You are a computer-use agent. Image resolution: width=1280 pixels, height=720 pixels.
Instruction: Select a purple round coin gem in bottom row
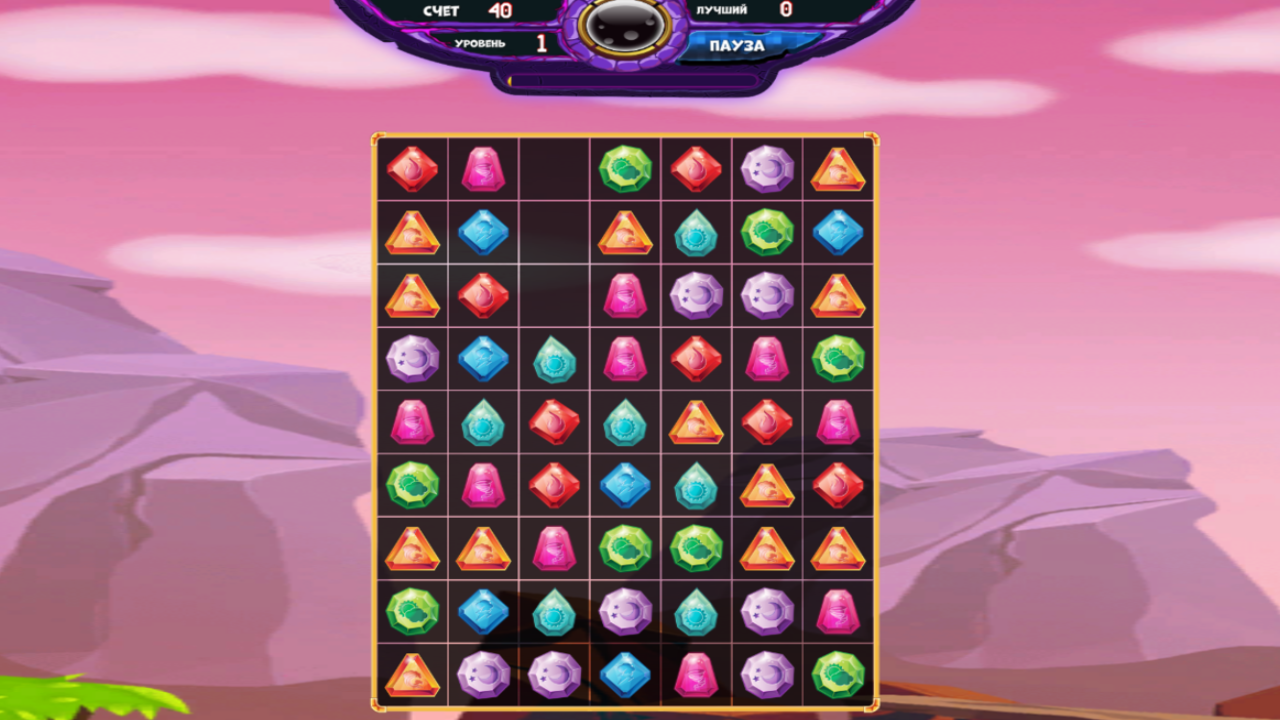[484, 673]
